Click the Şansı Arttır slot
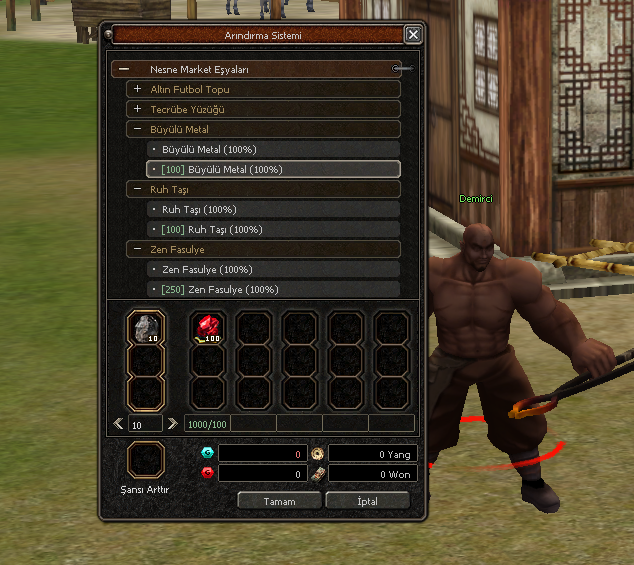Screen dimensions: 634x565 click(x=145, y=461)
